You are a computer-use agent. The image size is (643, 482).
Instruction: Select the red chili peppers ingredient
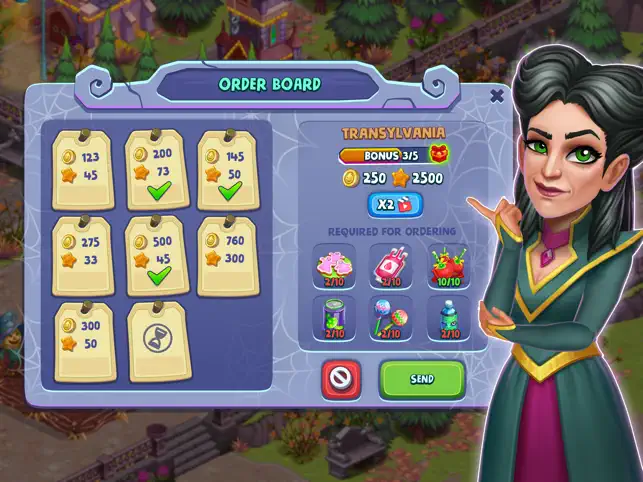point(447,266)
